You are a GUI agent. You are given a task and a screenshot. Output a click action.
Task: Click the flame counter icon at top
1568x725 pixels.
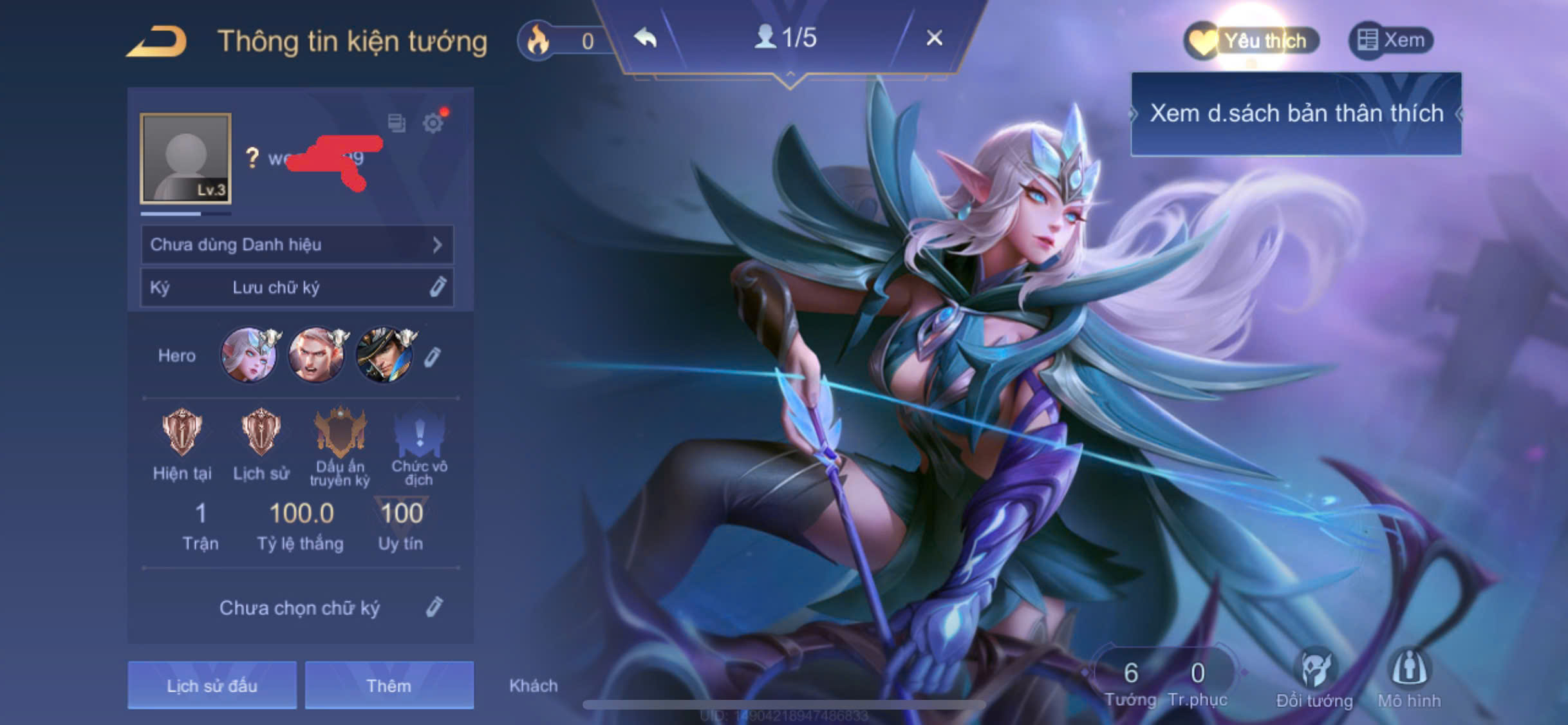tap(538, 39)
